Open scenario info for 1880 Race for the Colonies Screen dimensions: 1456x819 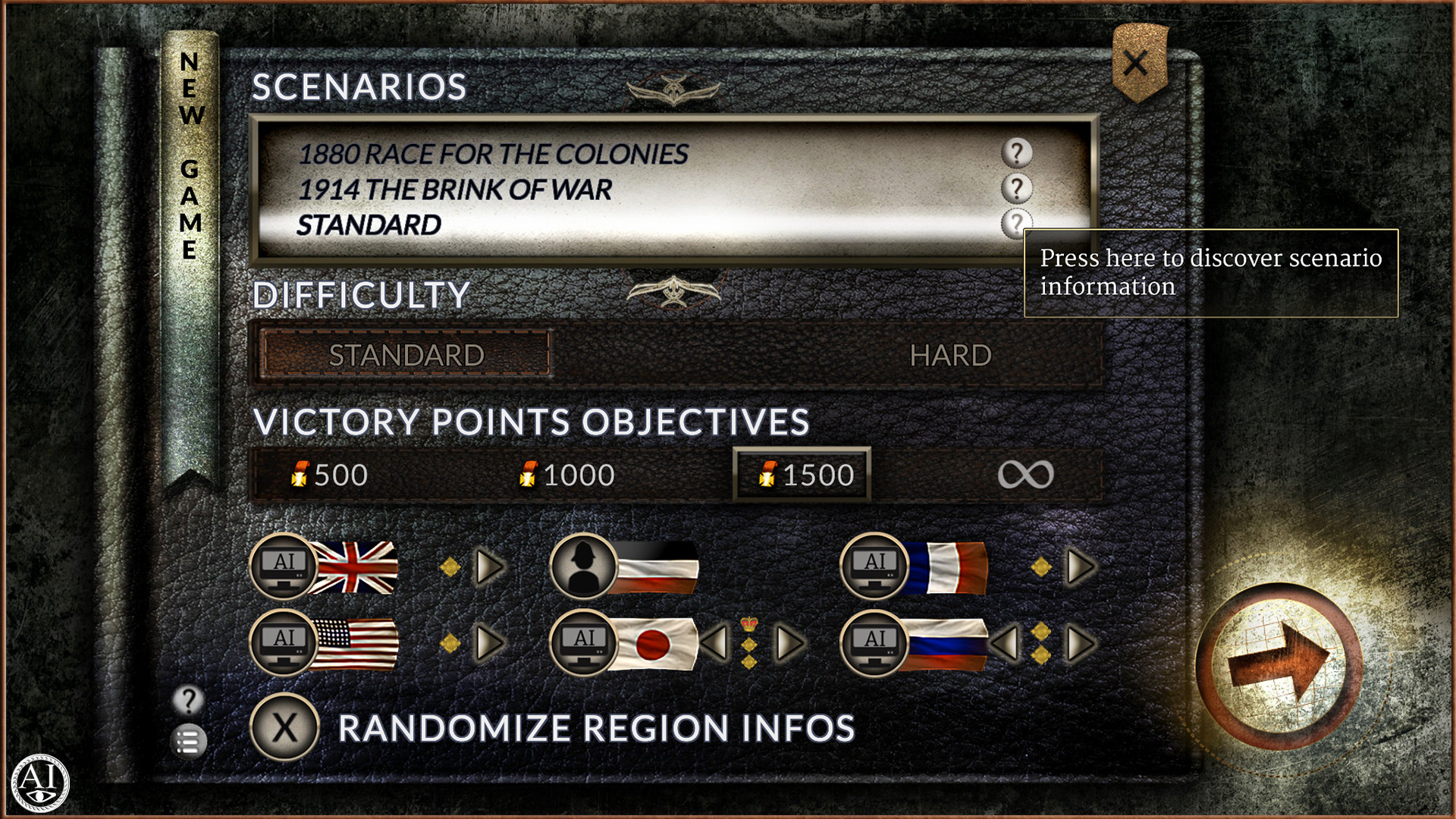pos(1016,155)
